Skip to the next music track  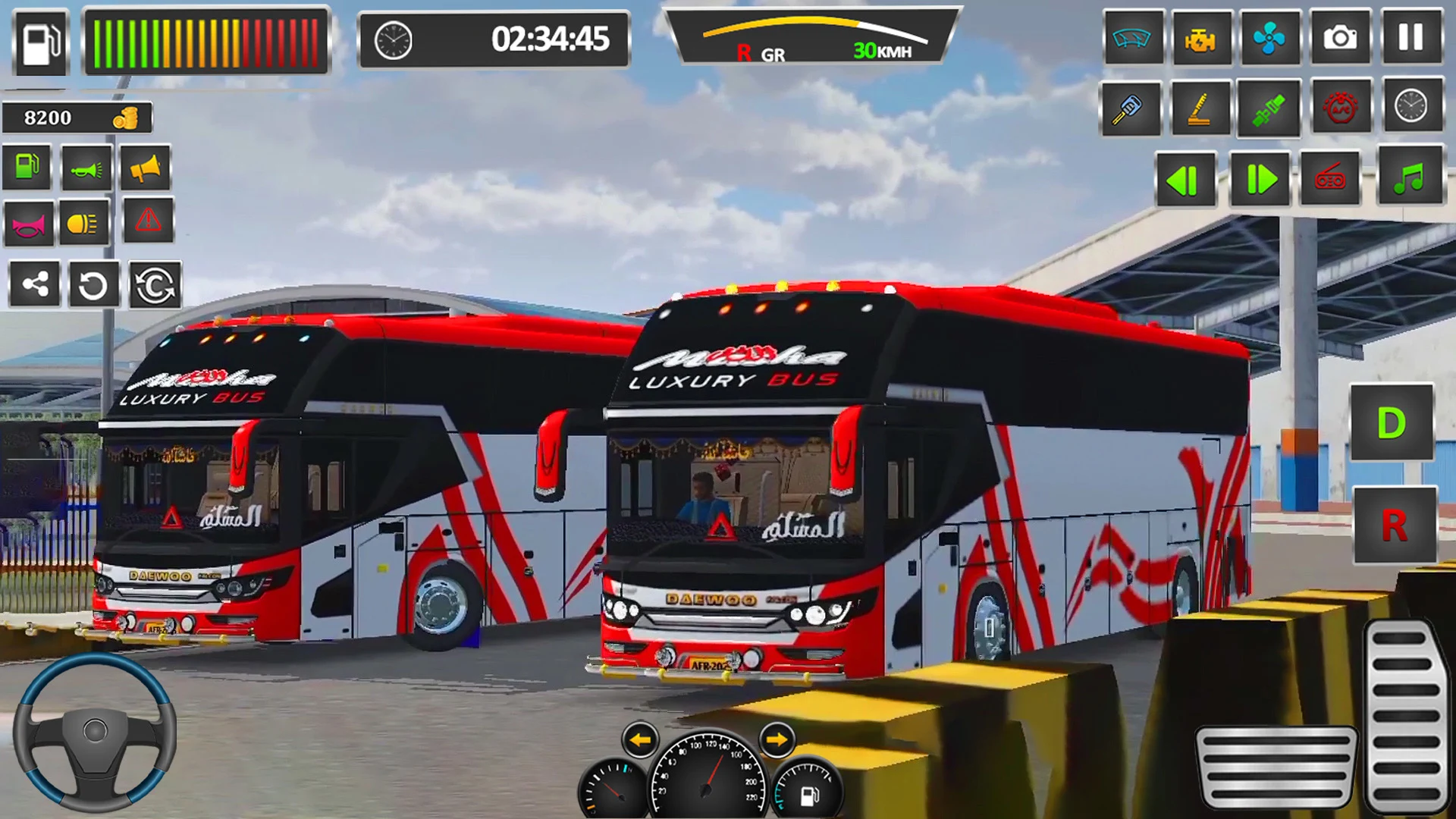pyautogui.click(x=1259, y=180)
